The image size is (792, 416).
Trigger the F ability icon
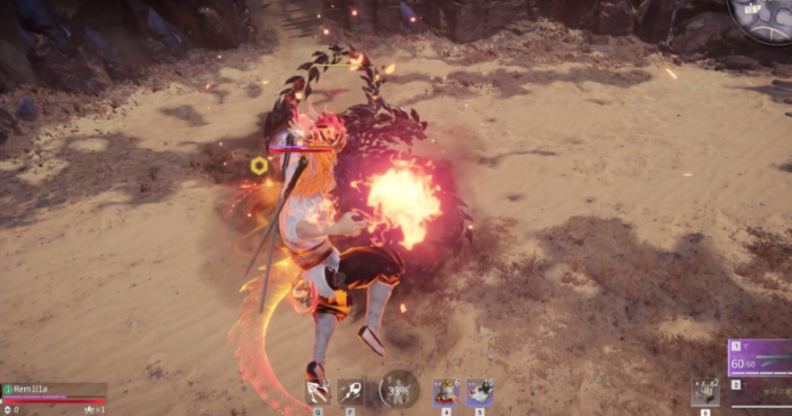coord(352,392)
